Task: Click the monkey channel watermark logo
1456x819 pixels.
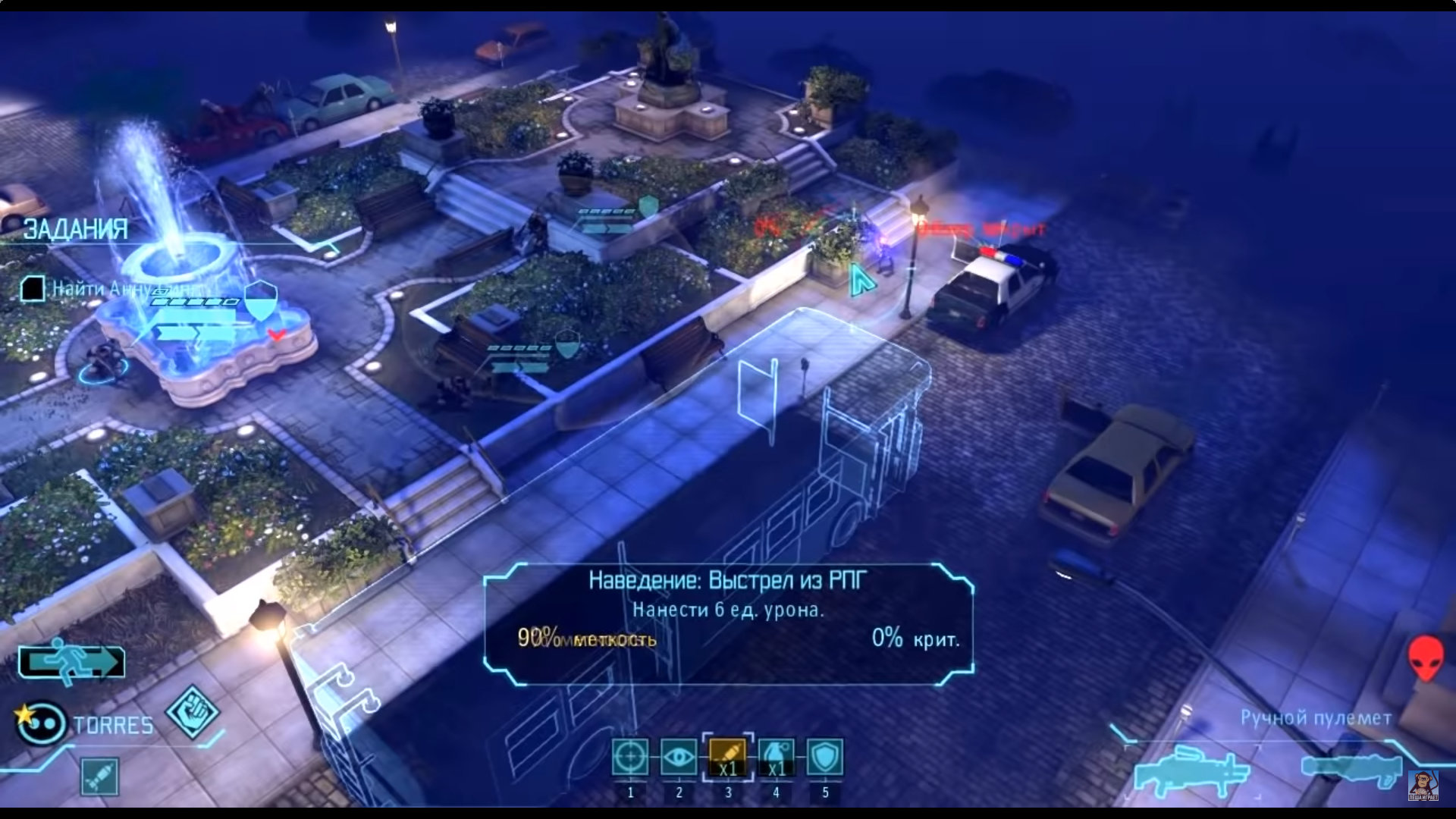Action: [x=1423, y=785]
